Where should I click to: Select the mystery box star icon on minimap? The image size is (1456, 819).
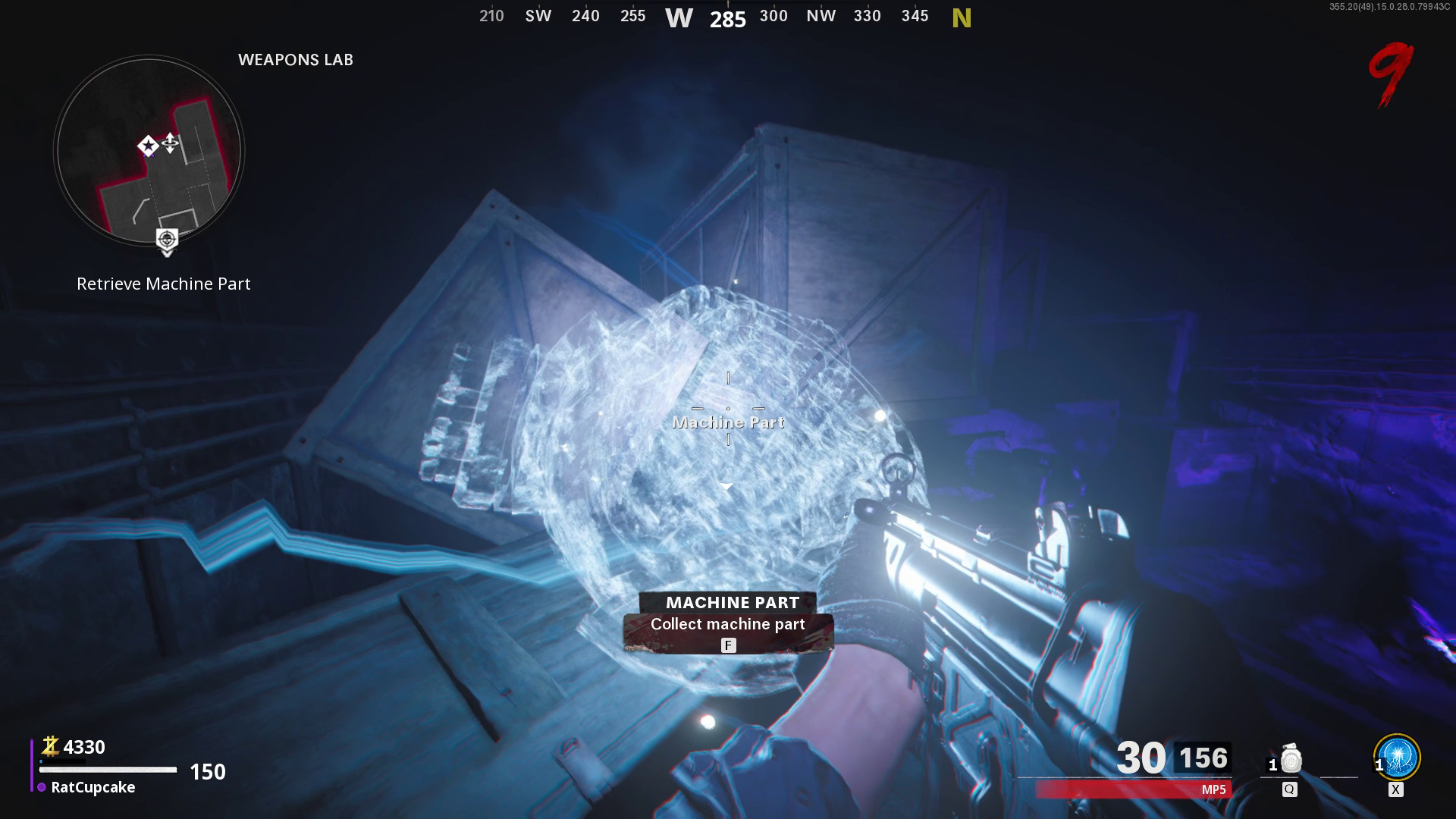tap(148, 146)
